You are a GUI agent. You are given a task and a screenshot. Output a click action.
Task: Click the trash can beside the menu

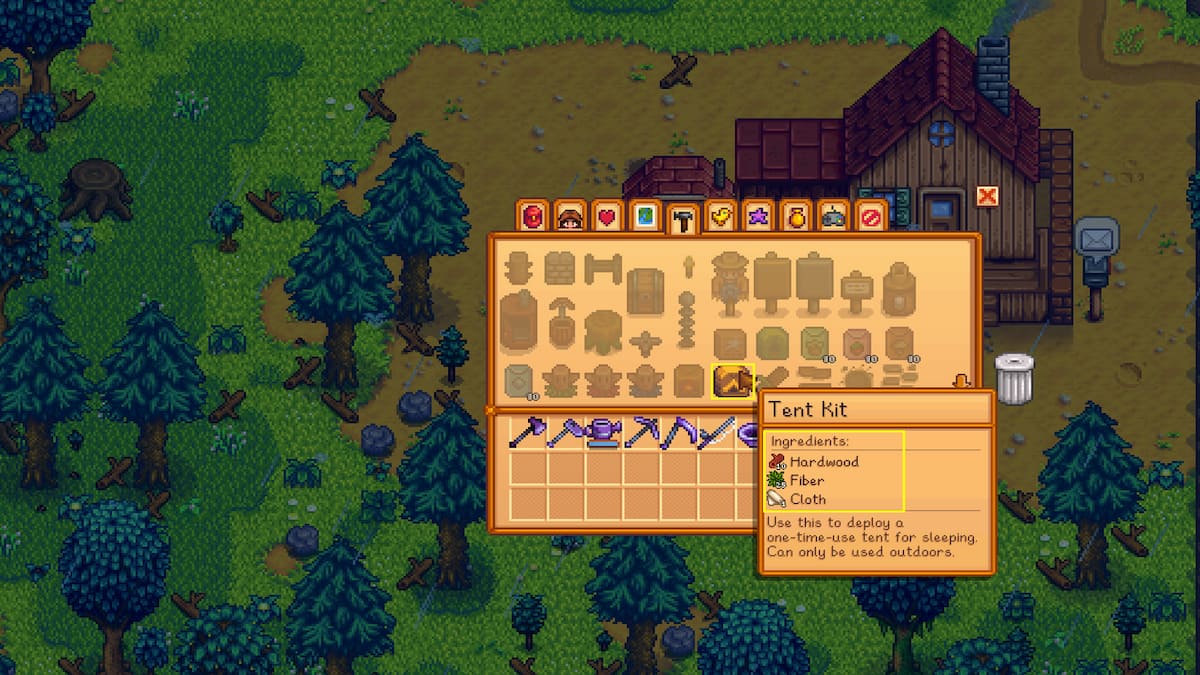pyautogui.click(x=1013, y=379)
